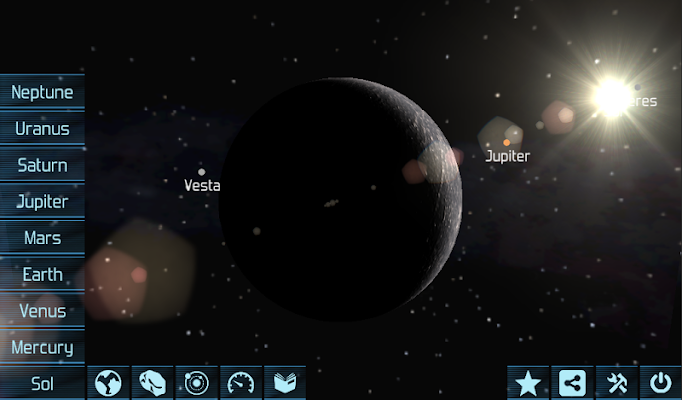The image size is (682, 400).
Task: Open favorites with the star button
Action: [x=527, y=383]
